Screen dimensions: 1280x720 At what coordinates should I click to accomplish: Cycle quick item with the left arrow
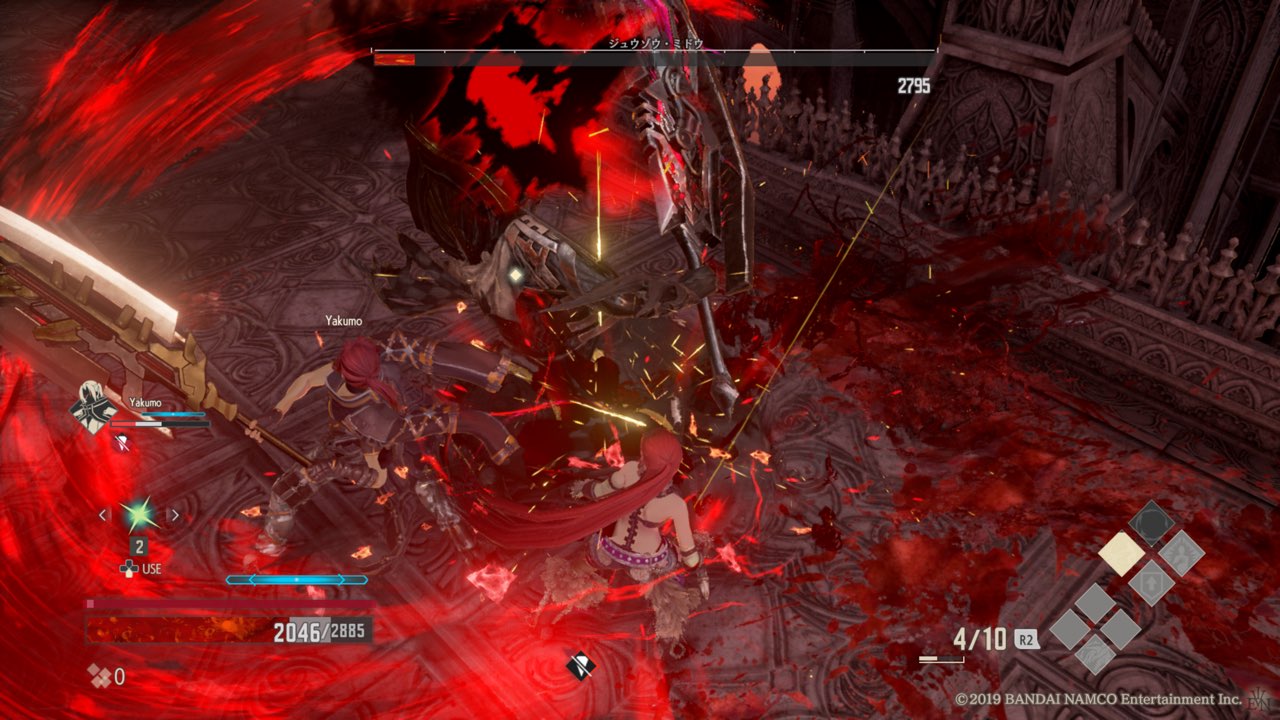[x=102, y=515]
